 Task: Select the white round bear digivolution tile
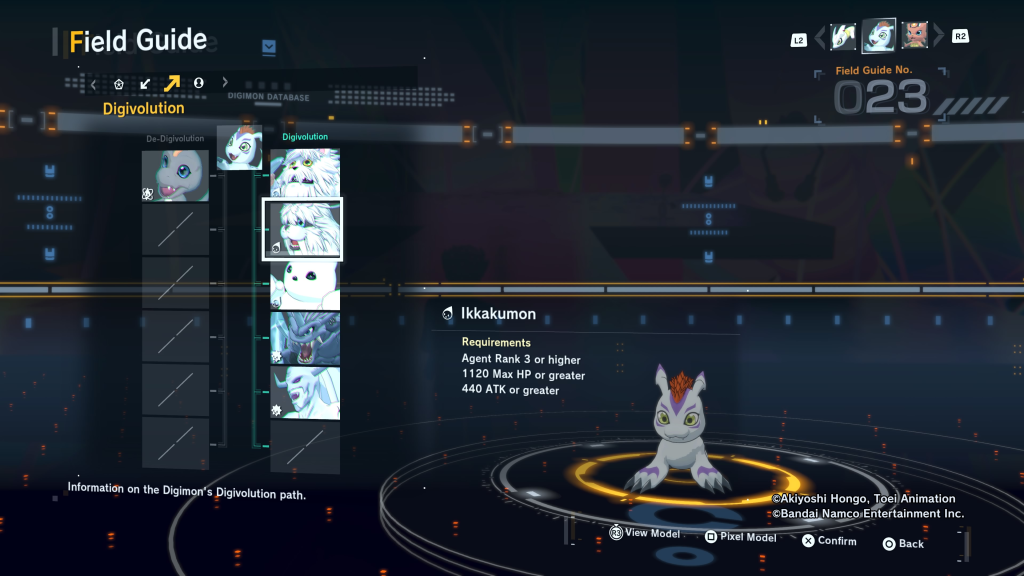[x=305, y=284]
